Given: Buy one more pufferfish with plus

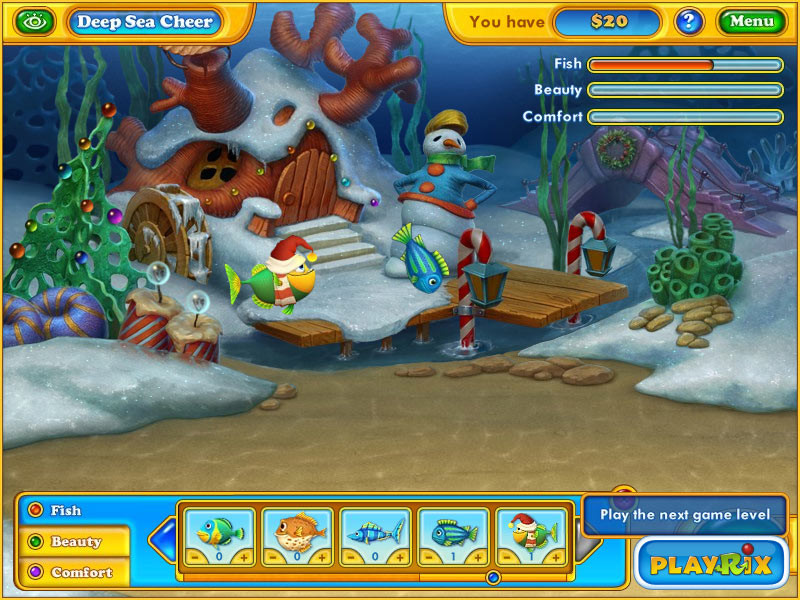Looking at the screenshot, I should click(x=319, y=557).
